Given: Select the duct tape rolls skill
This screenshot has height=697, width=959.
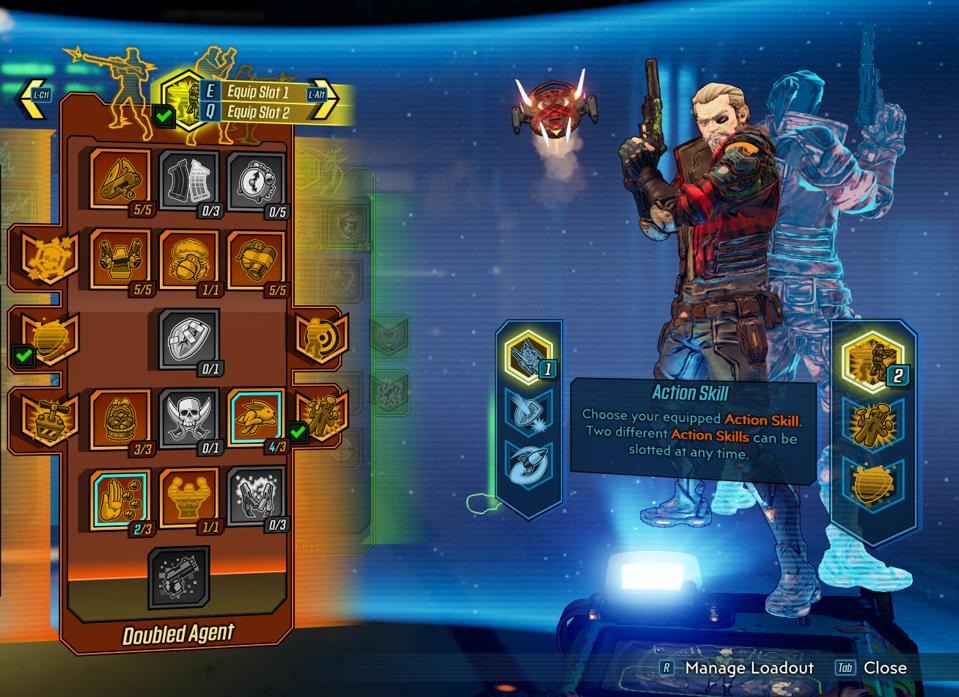Looking at the screenshot, I should 256,260.
